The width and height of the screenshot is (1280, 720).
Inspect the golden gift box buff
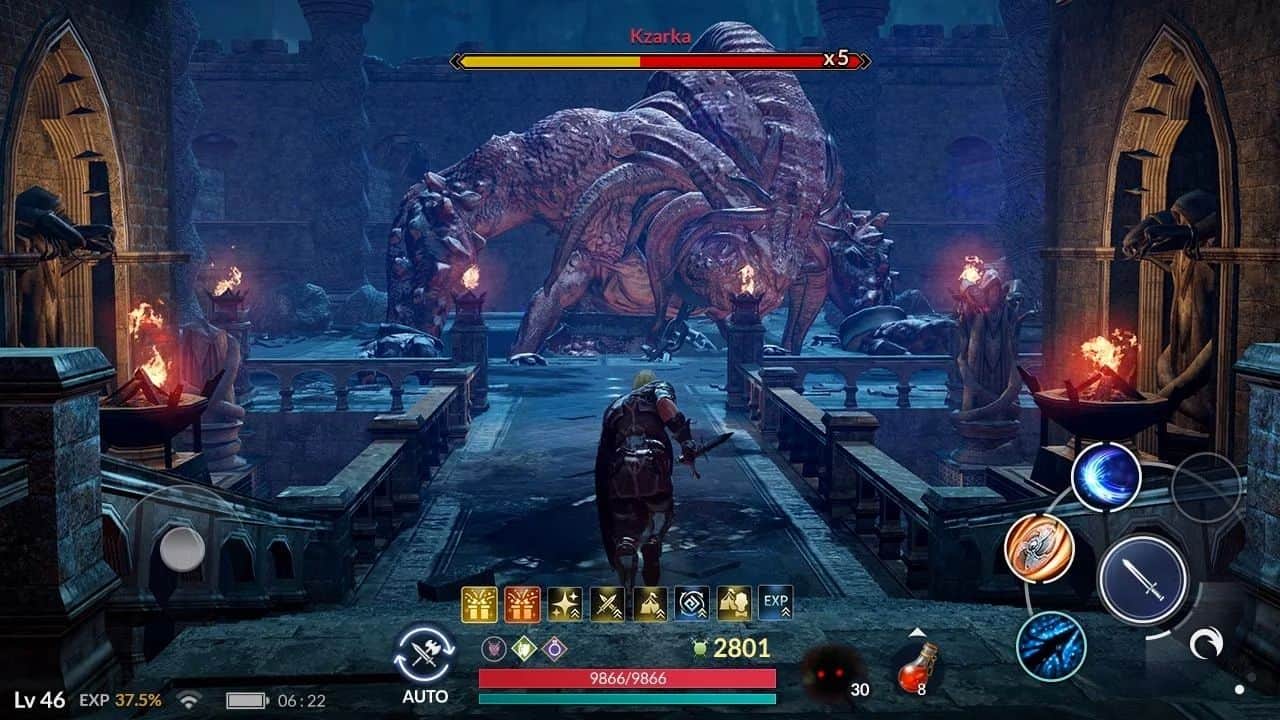[x=479, y=604]
